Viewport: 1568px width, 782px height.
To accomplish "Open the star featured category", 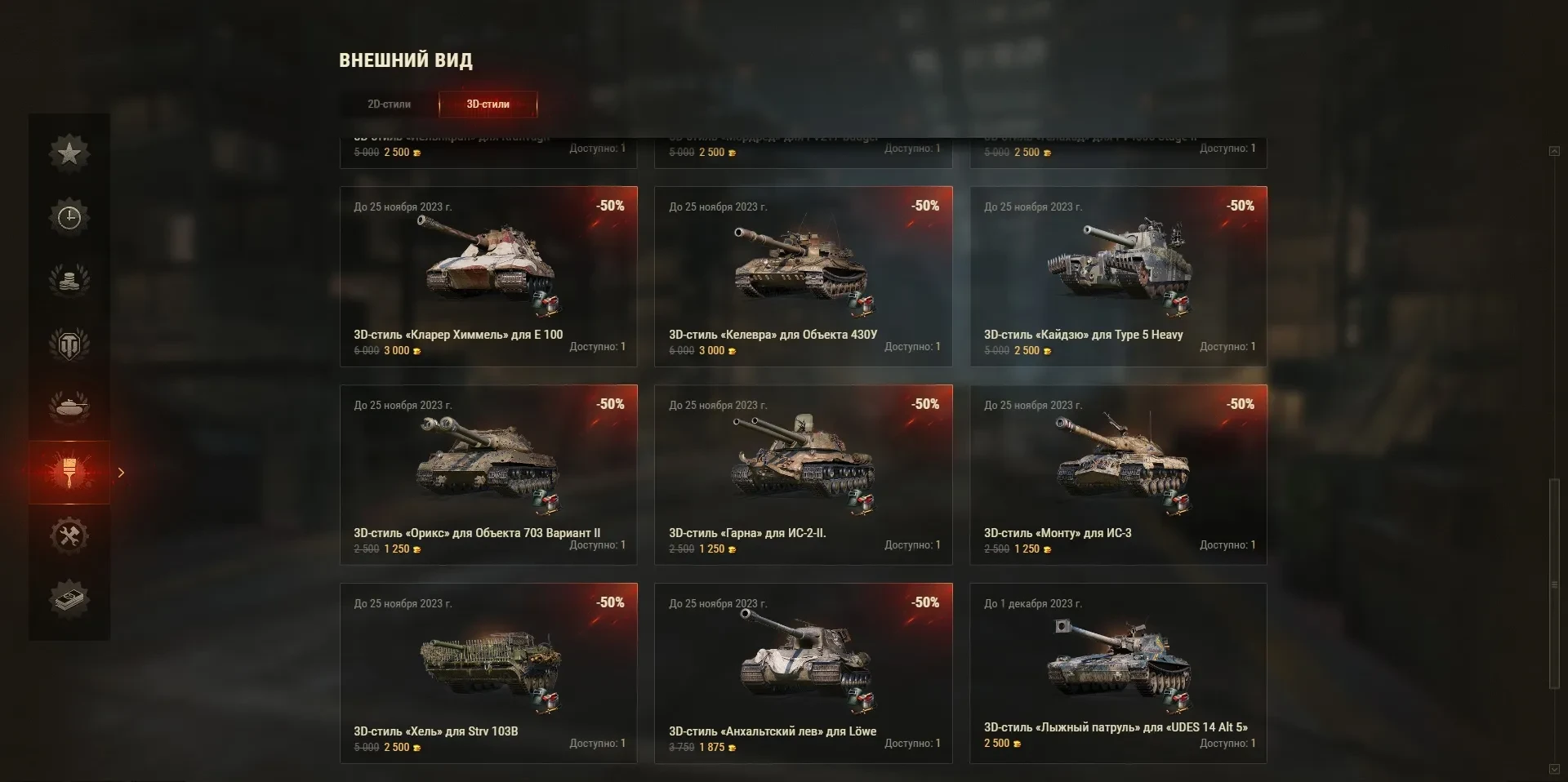I will 69,153.
